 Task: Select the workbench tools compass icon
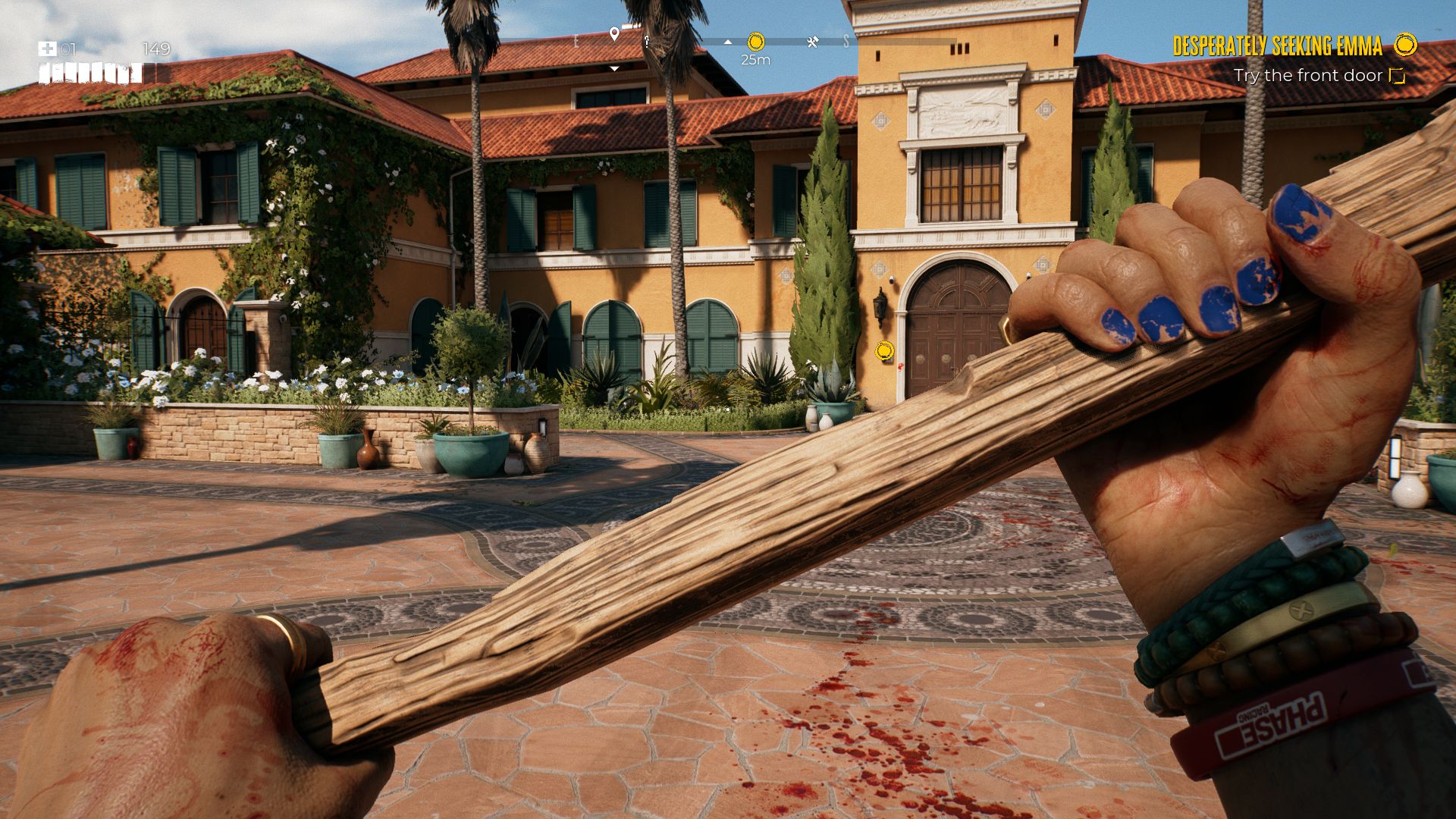pos(812,42)
